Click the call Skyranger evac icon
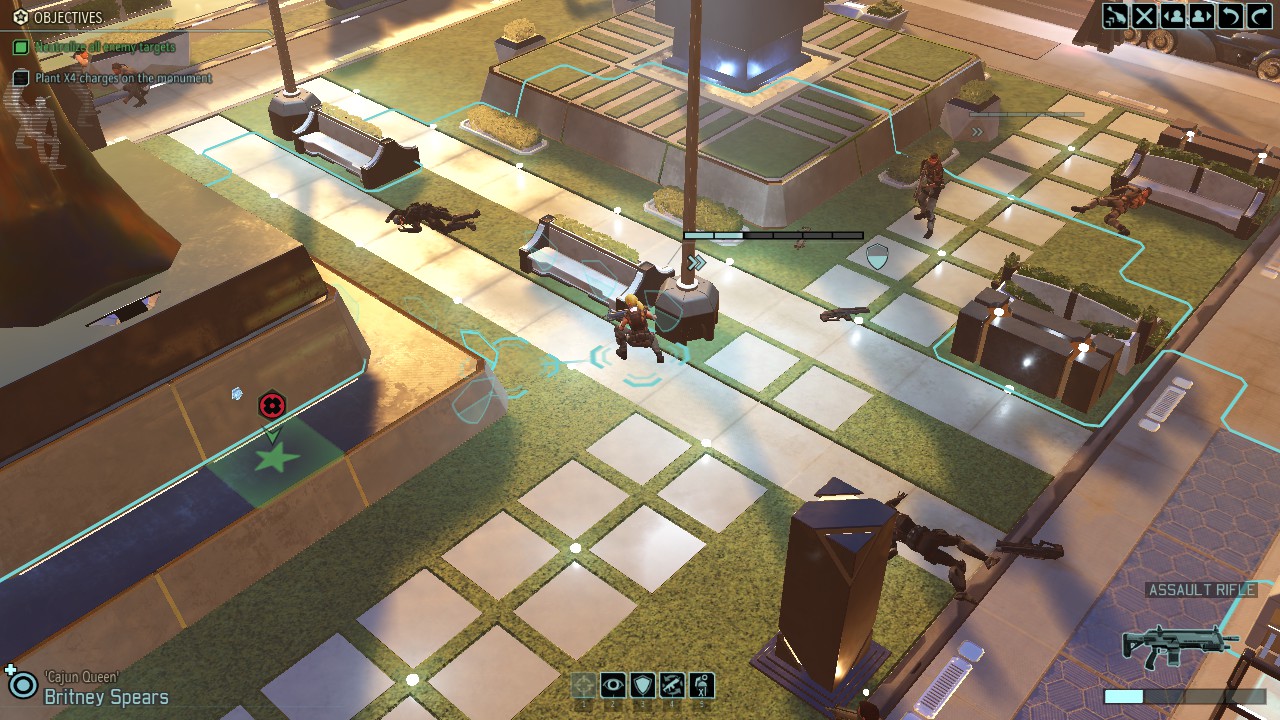Image resolution: width=1280 pixels, height=720 pixels. coord(1115,15)
